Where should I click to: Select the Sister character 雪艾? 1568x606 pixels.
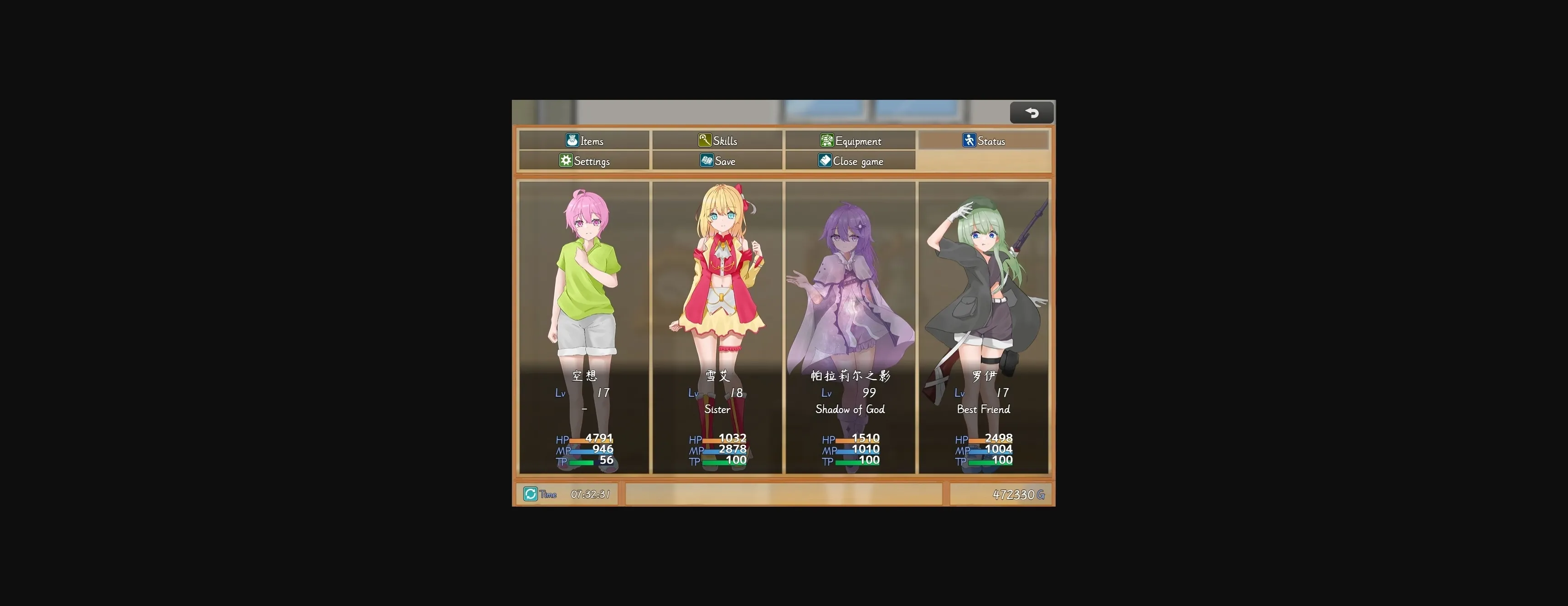[x=717, y=305]
